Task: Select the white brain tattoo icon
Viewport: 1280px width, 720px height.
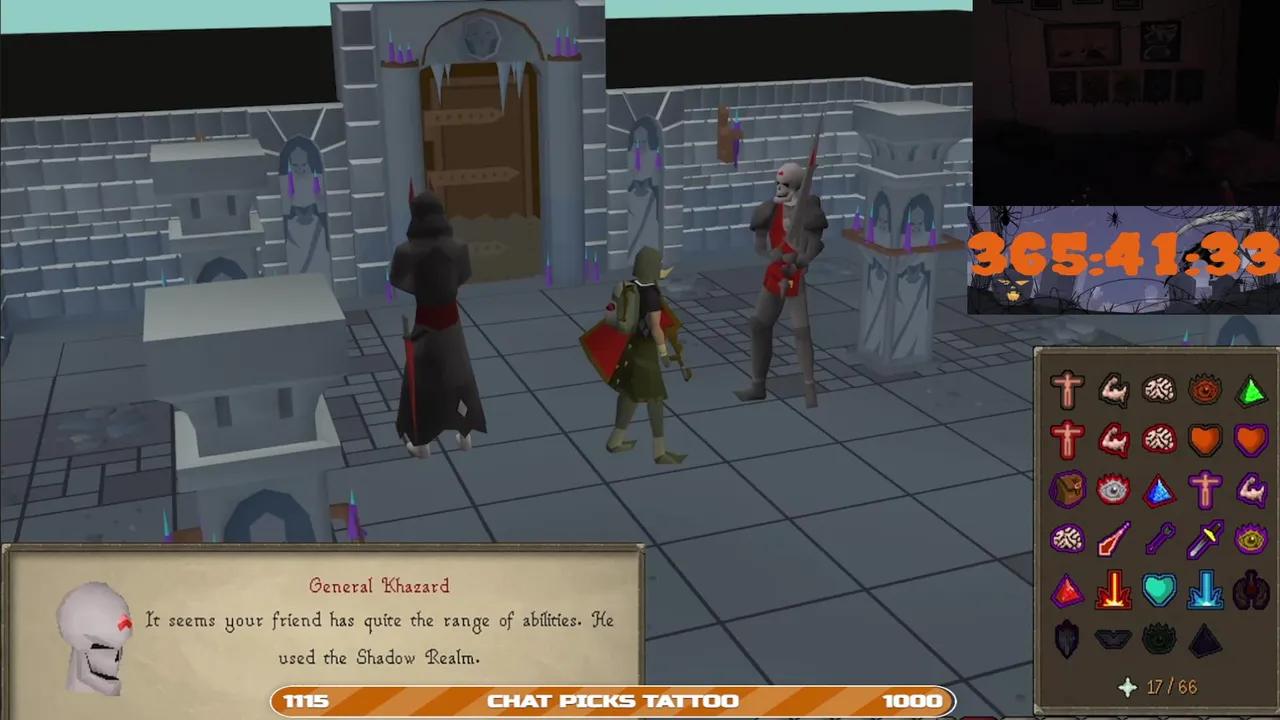Action: (1159, 391)
